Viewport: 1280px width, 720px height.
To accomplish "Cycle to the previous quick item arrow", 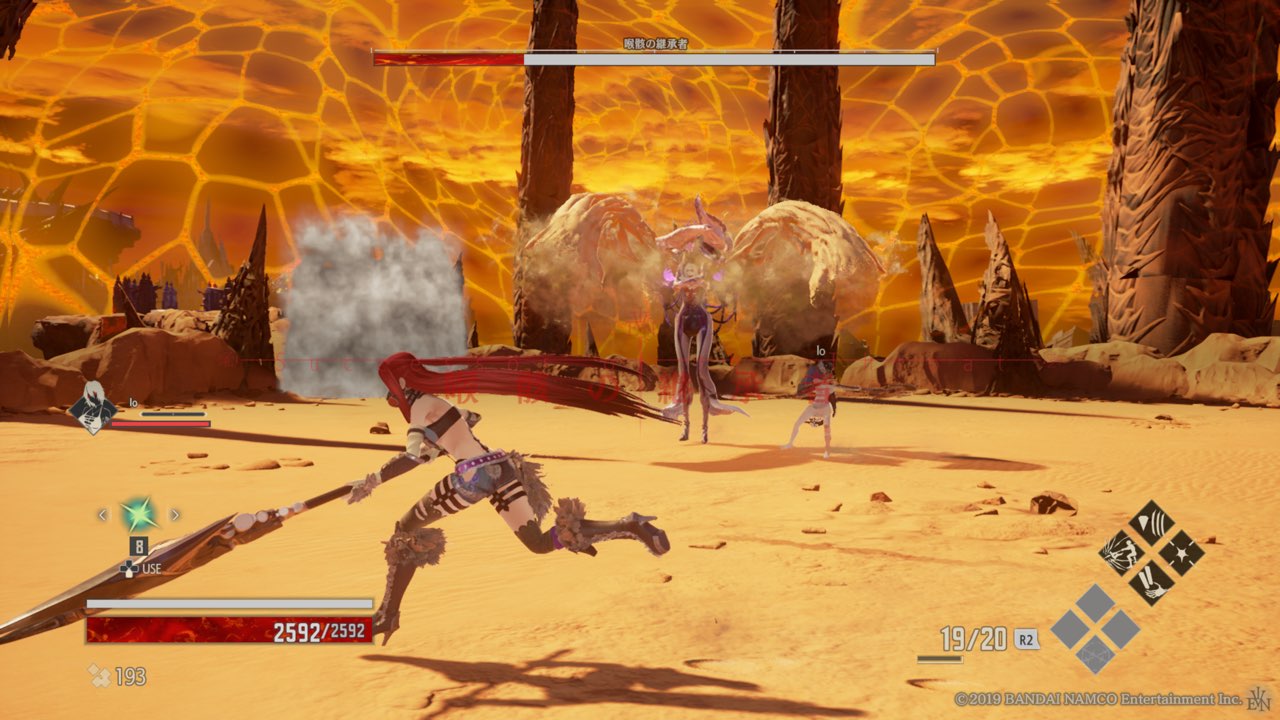I will [x=102, y=515].
